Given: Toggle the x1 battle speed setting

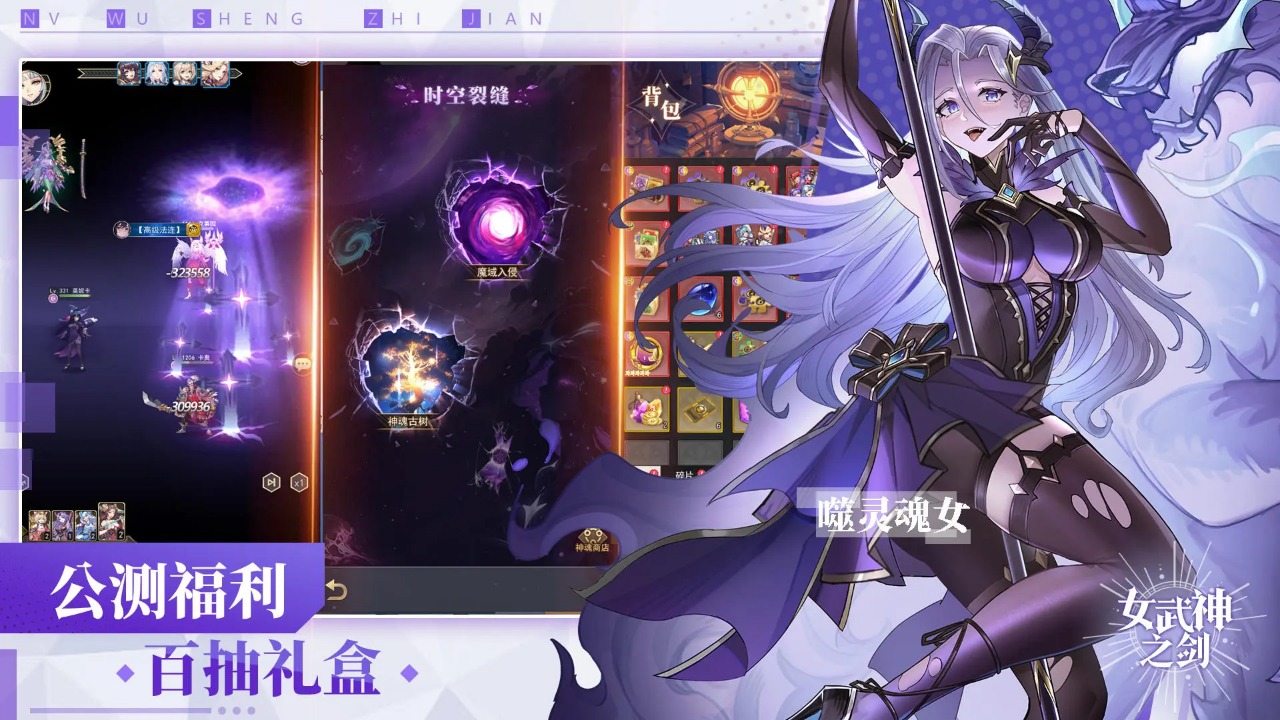Looking at the screenshot, I should coord(300,482).
